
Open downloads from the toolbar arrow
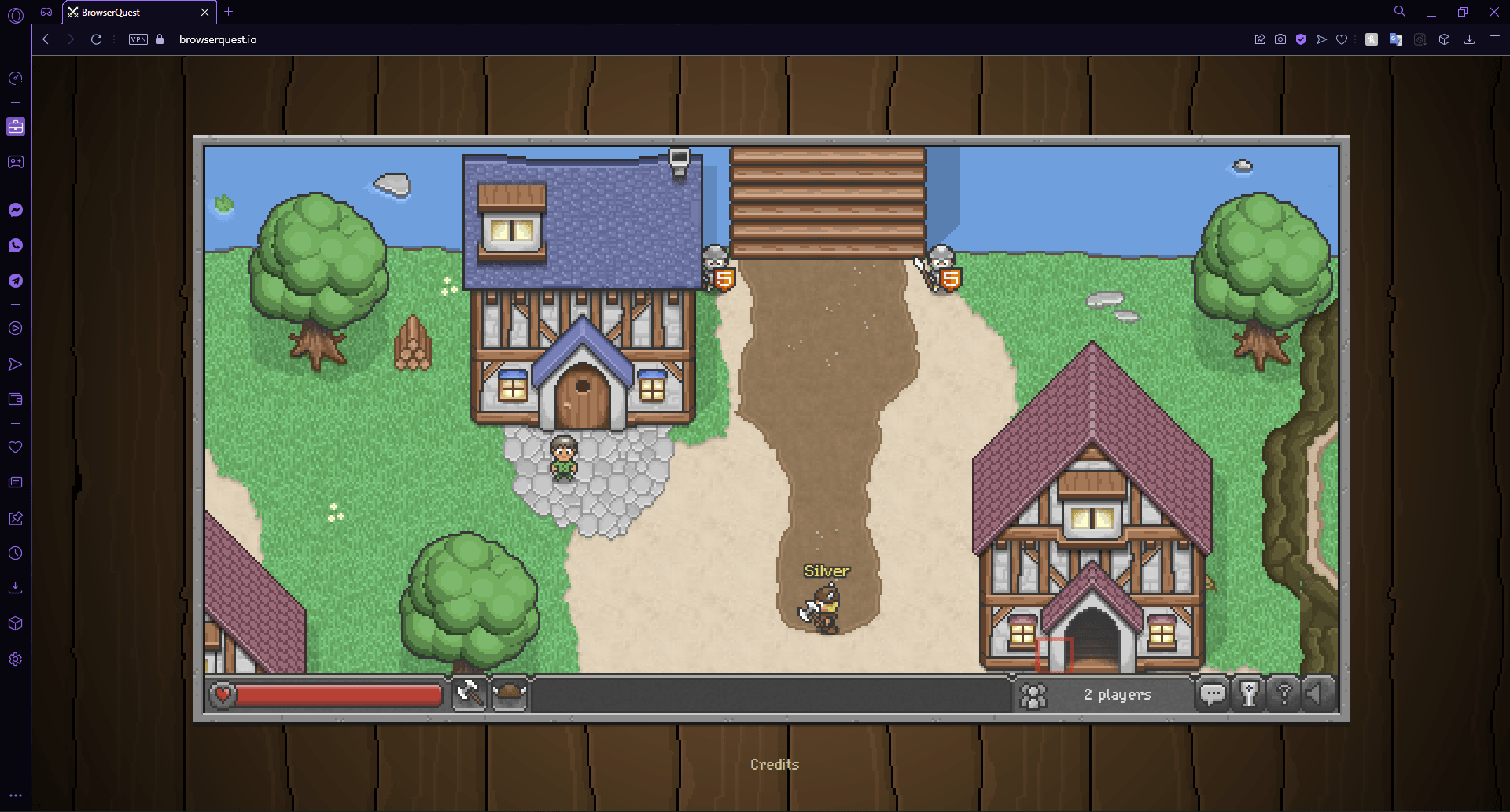tap(1469, 39)
